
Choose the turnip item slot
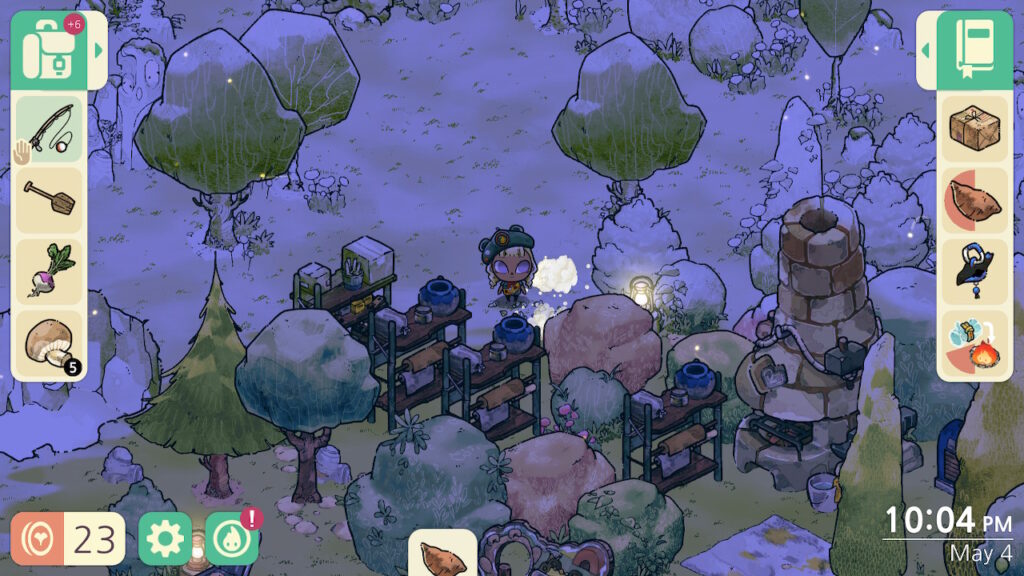[x=50, y=270]
